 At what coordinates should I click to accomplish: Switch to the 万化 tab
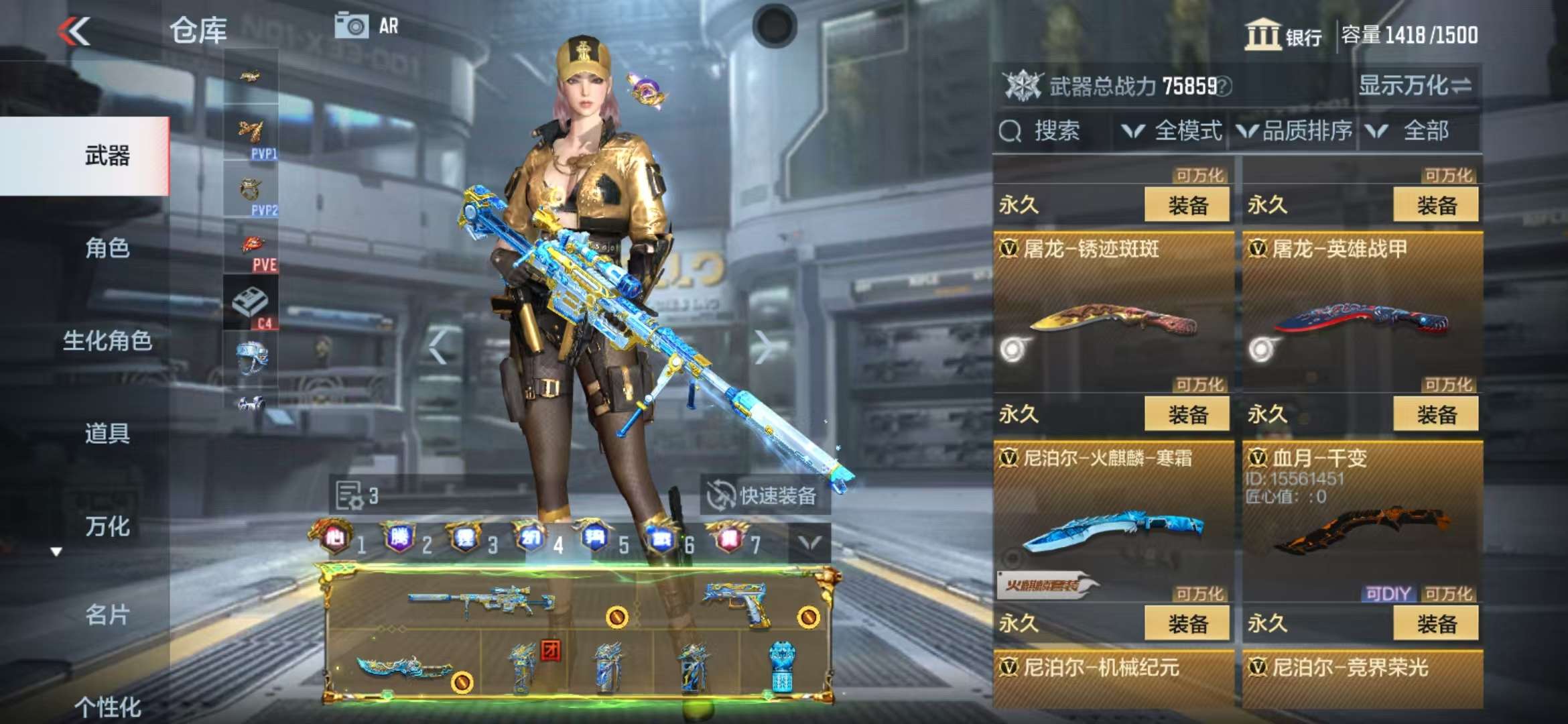click(107, 526)
